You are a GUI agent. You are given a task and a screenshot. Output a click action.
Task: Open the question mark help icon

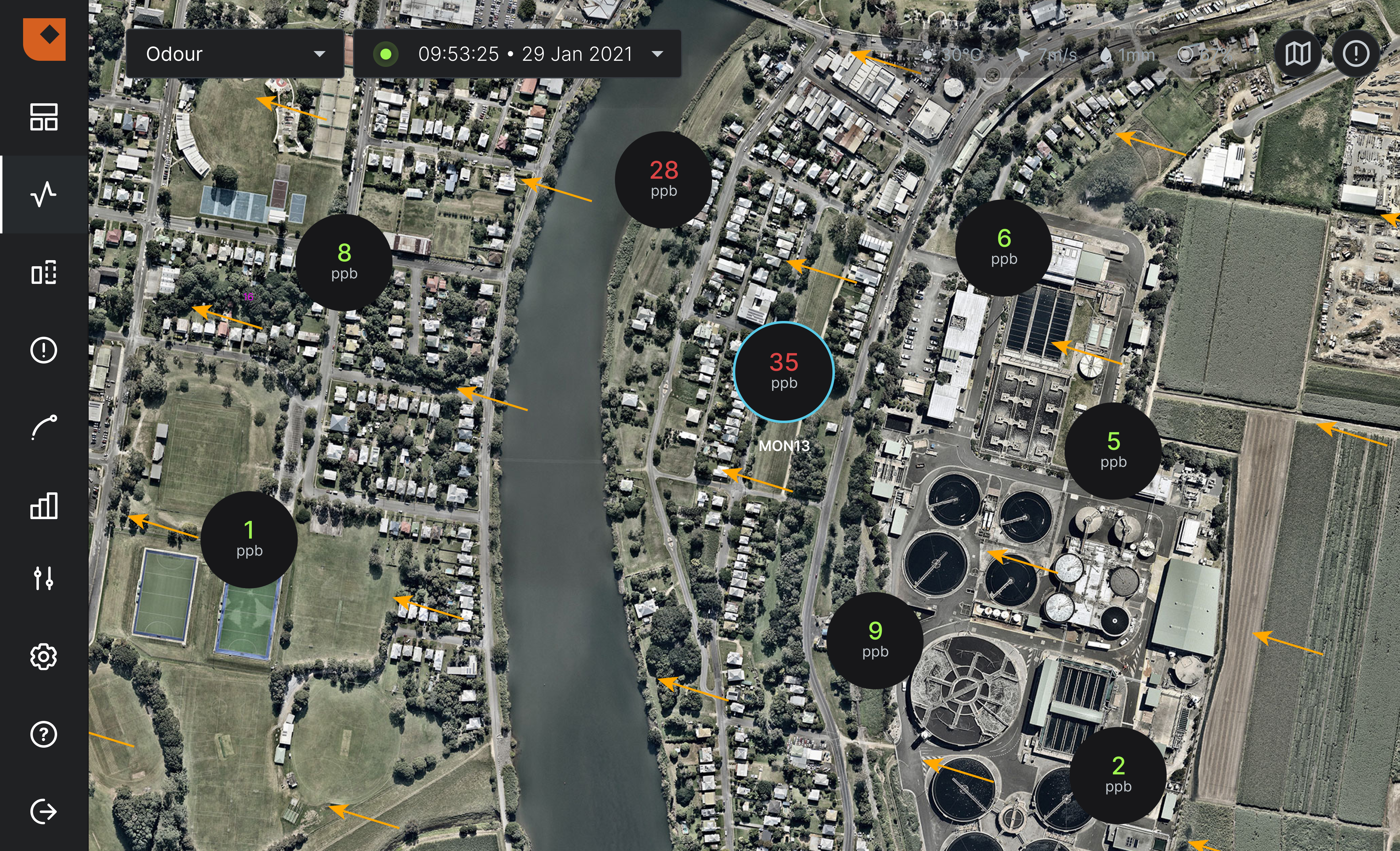point(44,735)
